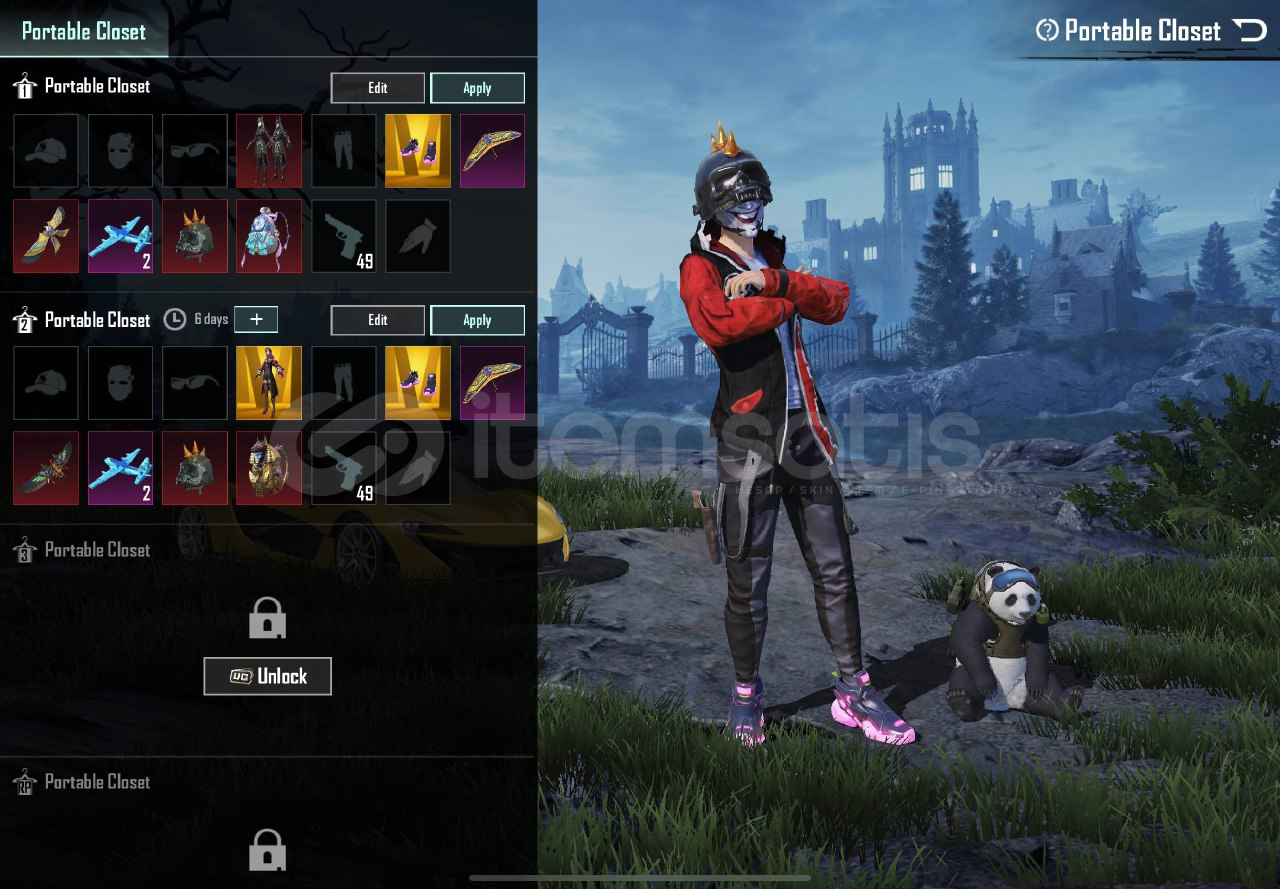Image resolution: width=1280 pixels, height=889 pixels.
Task: Pick the gold-purple parachute in closet 2
Action: click(492, 383)
